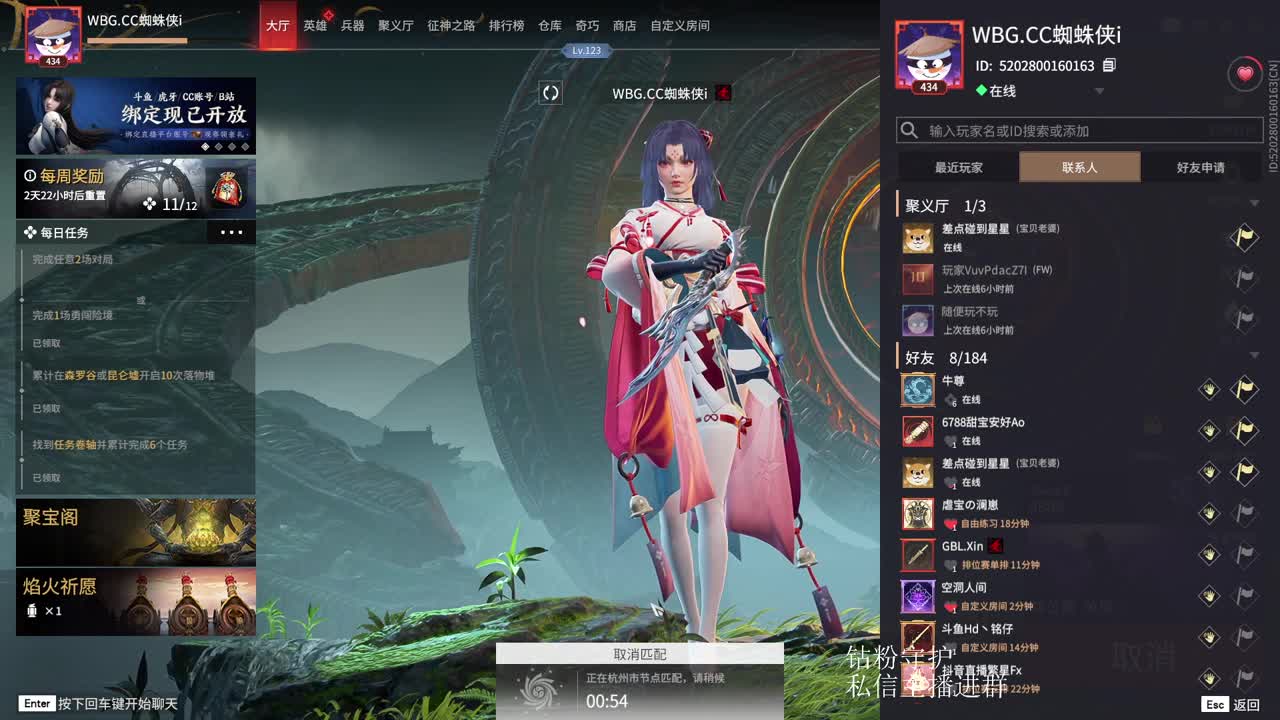Collapse the 聚义厅 1/3 group
Viewport: 1280px width, 720px height.
[x=1255, y=203]
